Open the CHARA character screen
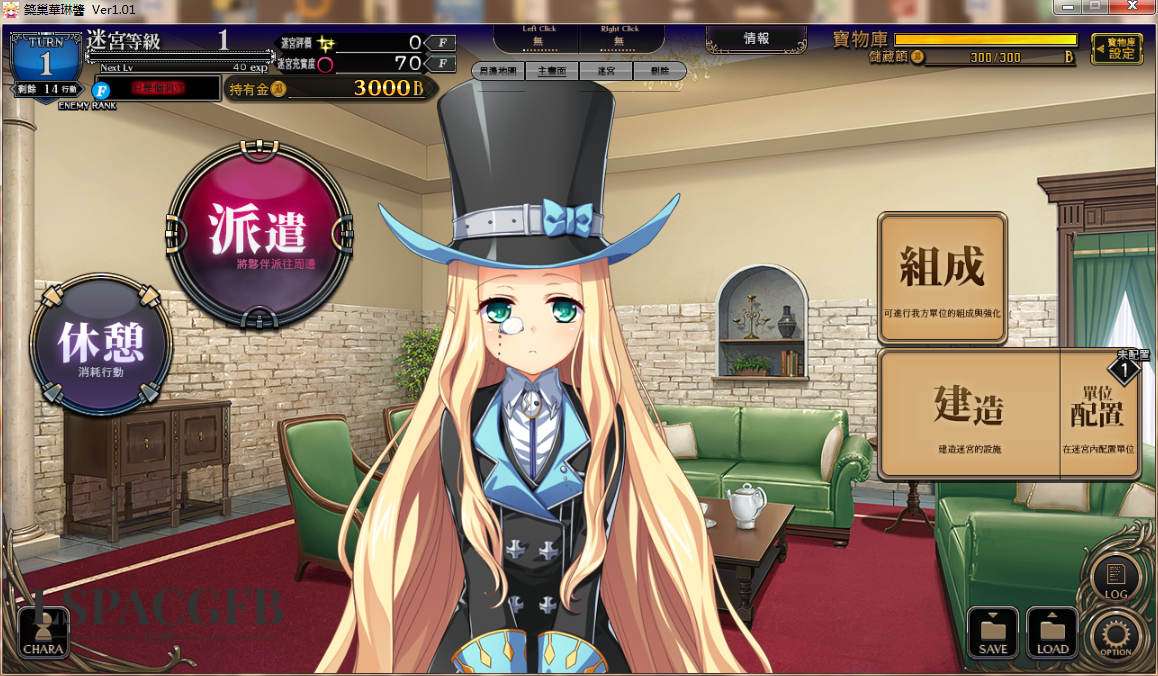Screen dimensions: 1158x676 (43, 634)
